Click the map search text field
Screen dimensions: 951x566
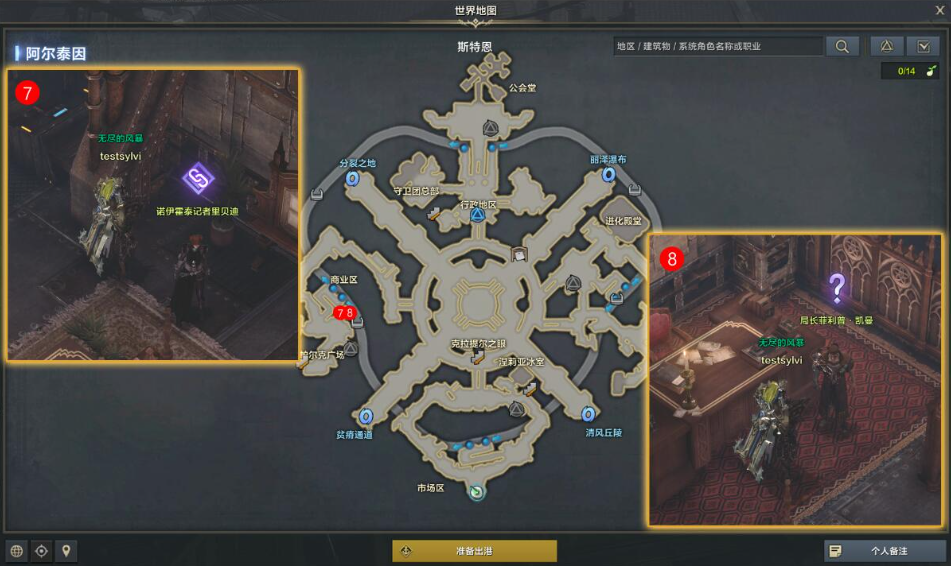pos(717,46)
